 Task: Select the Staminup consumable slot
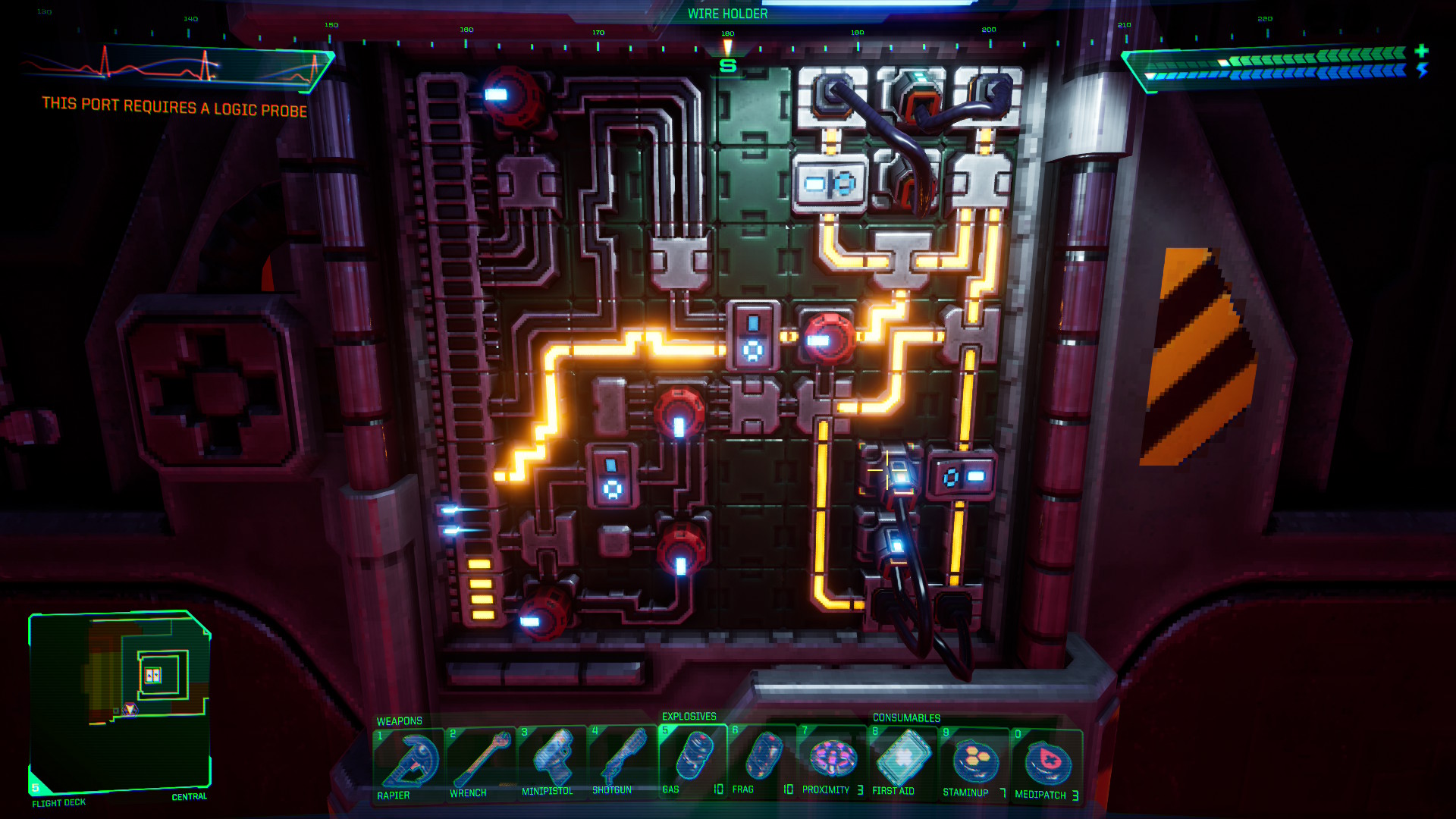(974, 762)
